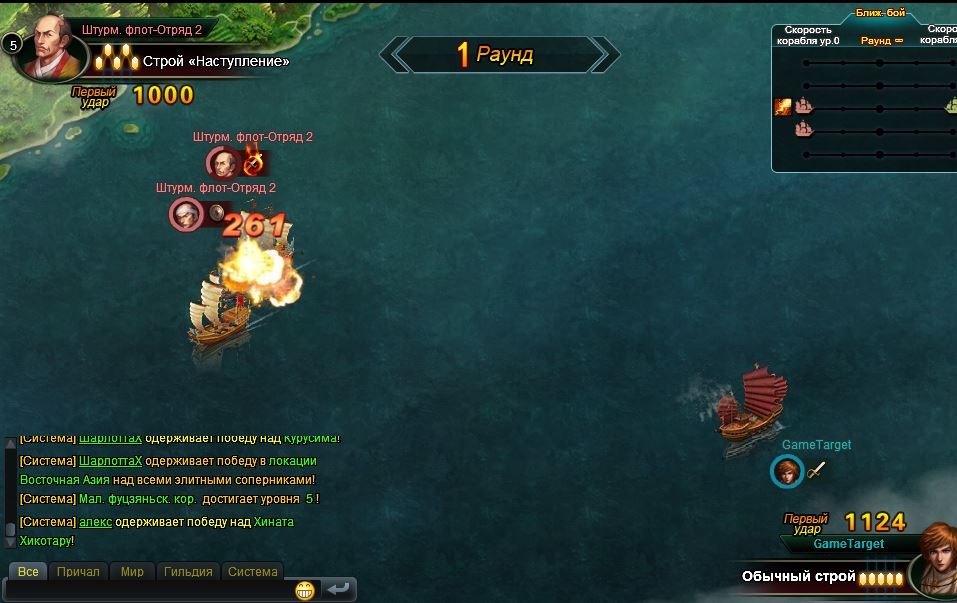This screenshot has width=957, height=603.
Task: Open the smiley emoji picker
Action: point(305,590)
